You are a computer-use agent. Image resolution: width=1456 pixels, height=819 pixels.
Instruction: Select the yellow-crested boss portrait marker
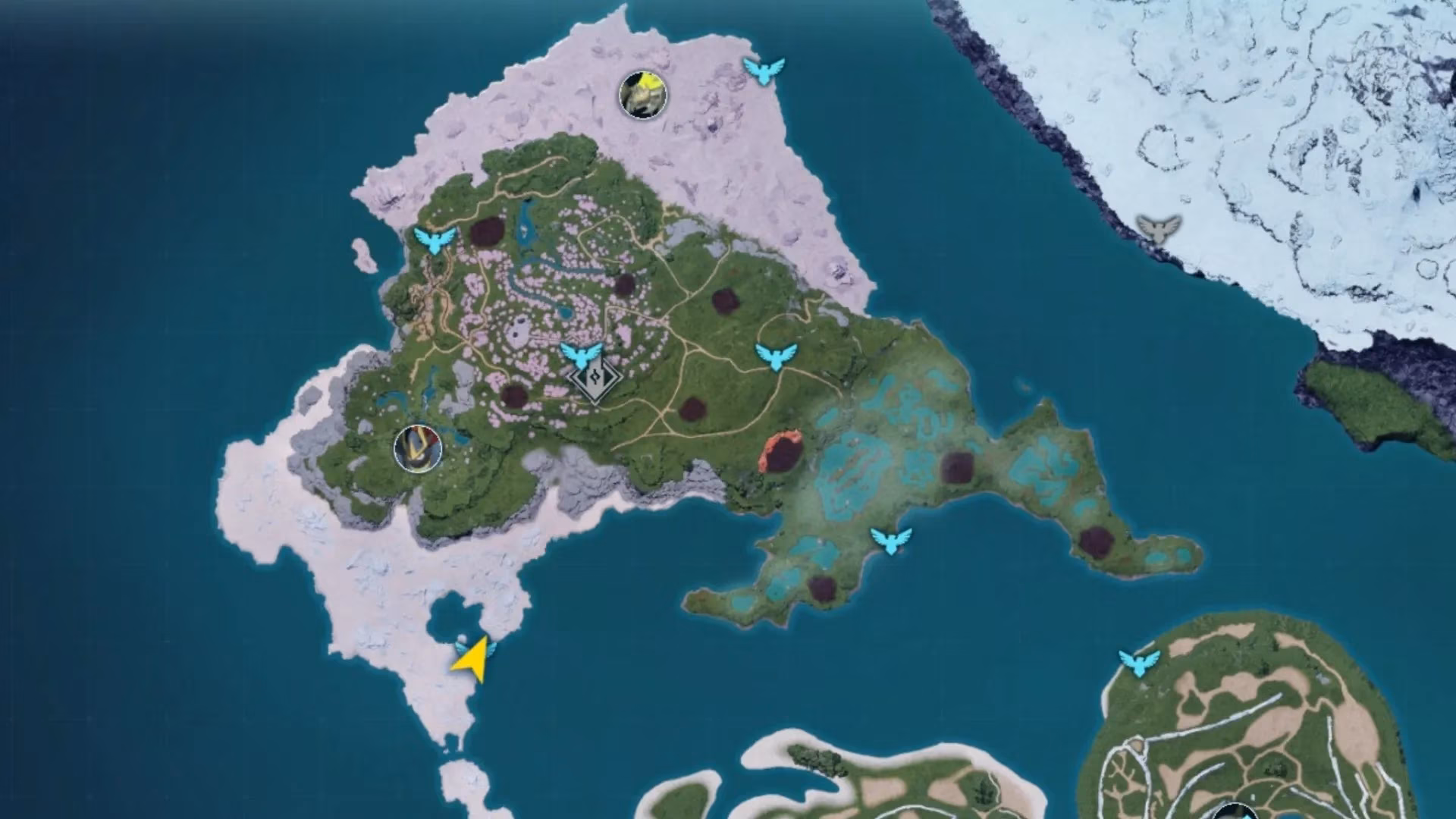click(x=643, y=94)
